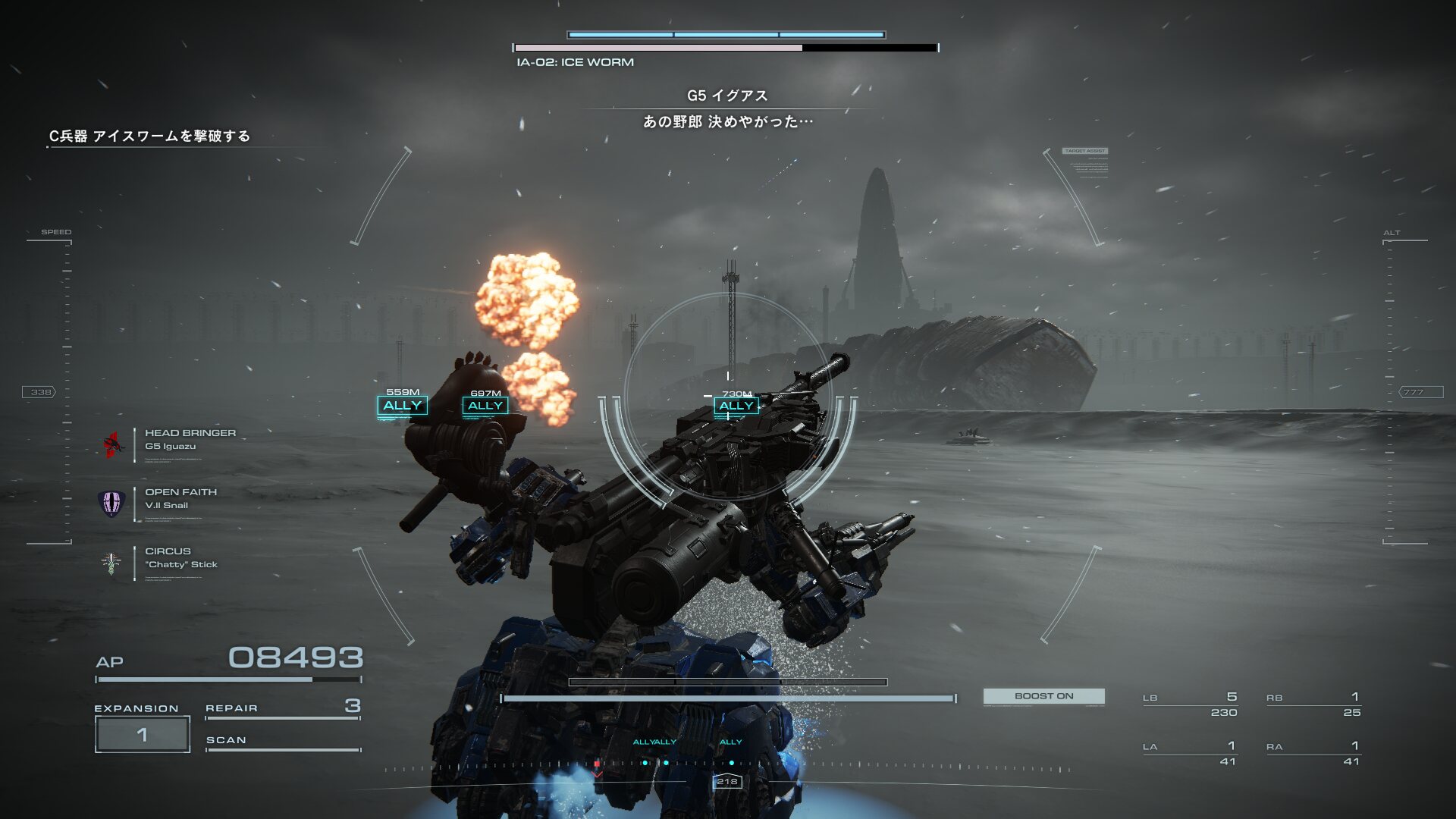Select CIRCUS "Chatty" Stick ally entry
Viewport: 1456px width, 819px height.
click(x=180, y=558)
